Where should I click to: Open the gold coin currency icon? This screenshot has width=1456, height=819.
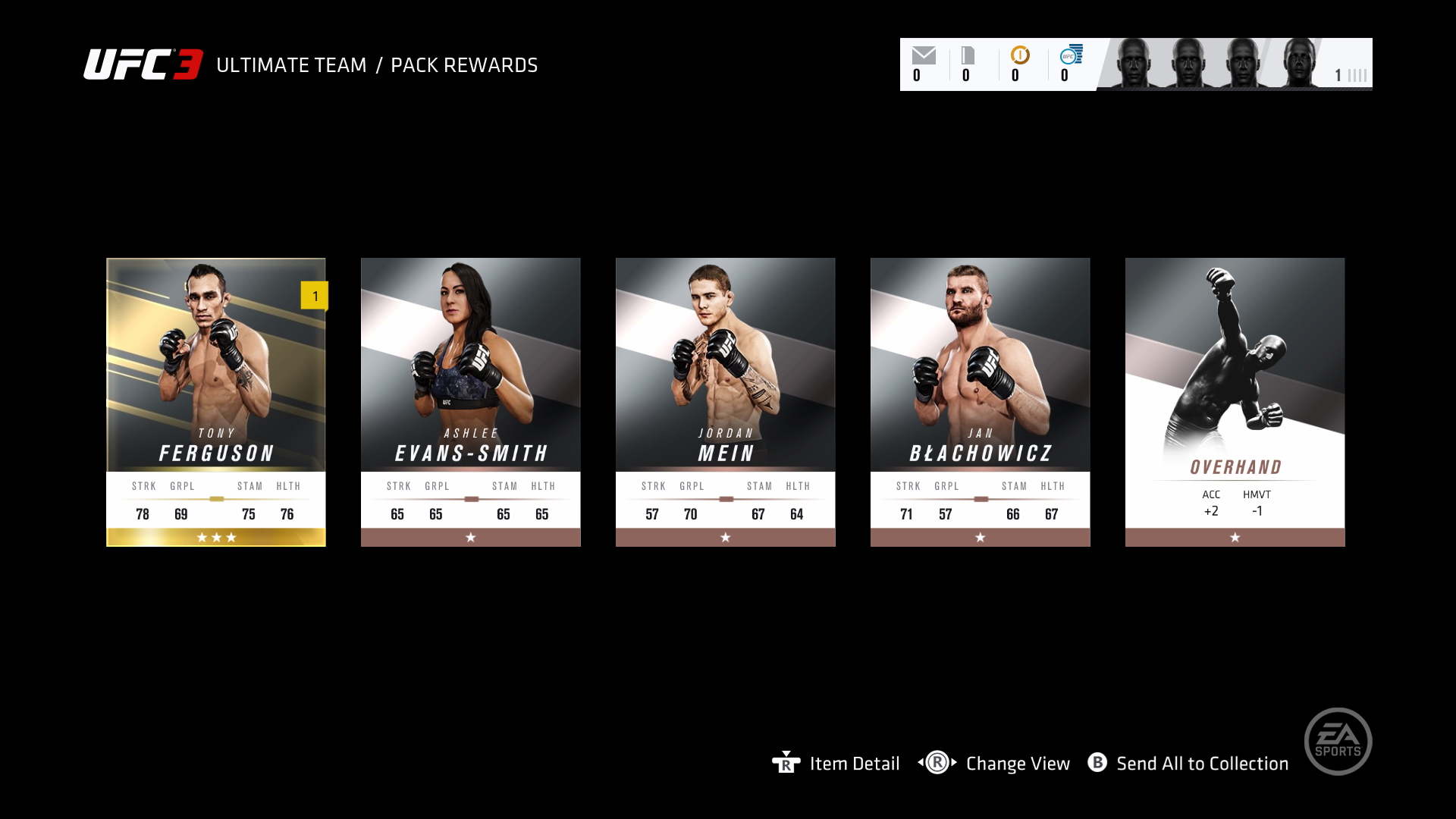pos(1020,55)
